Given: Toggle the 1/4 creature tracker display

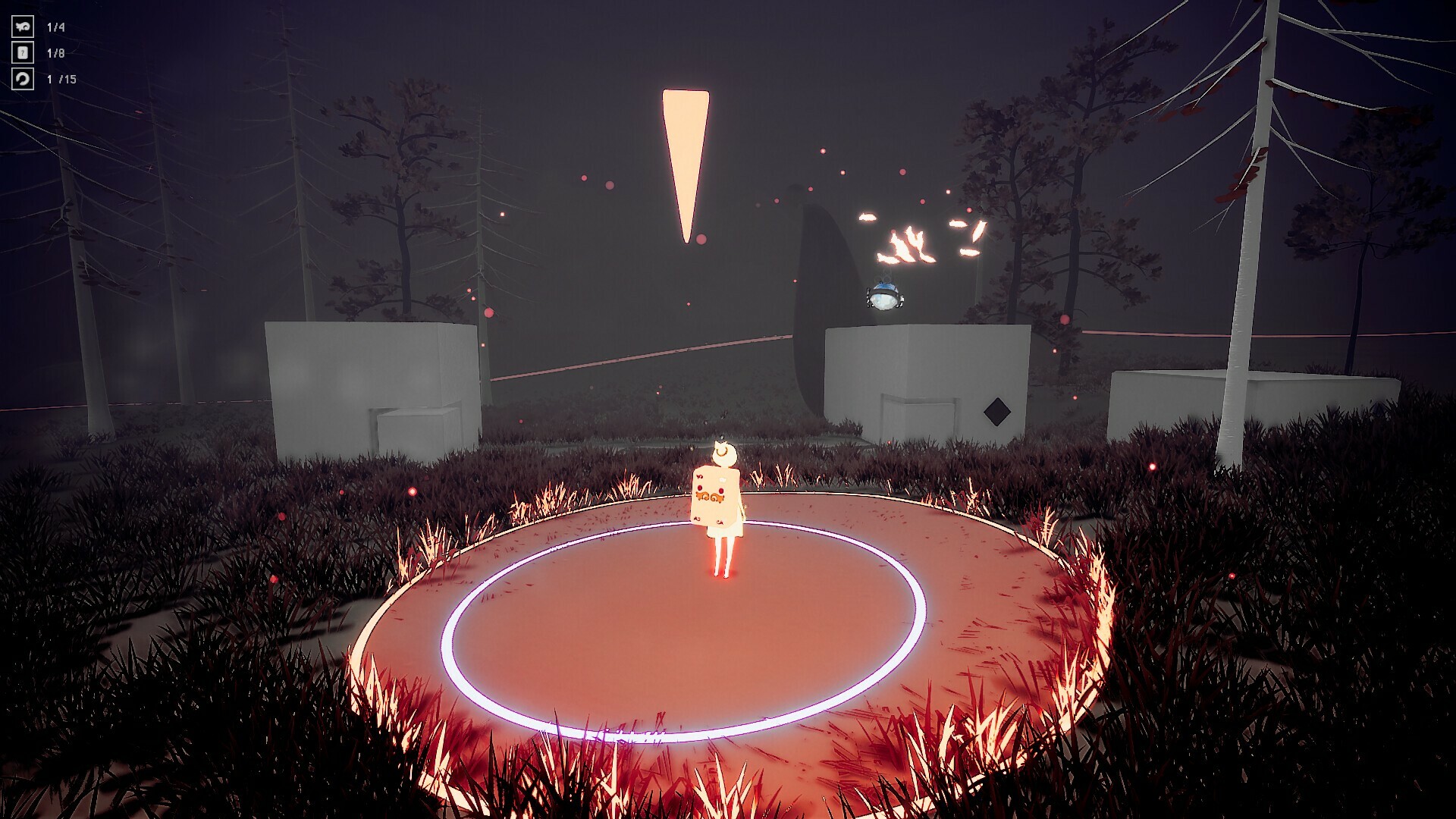Looking at the screenshot, I should [x=55, y=27].
